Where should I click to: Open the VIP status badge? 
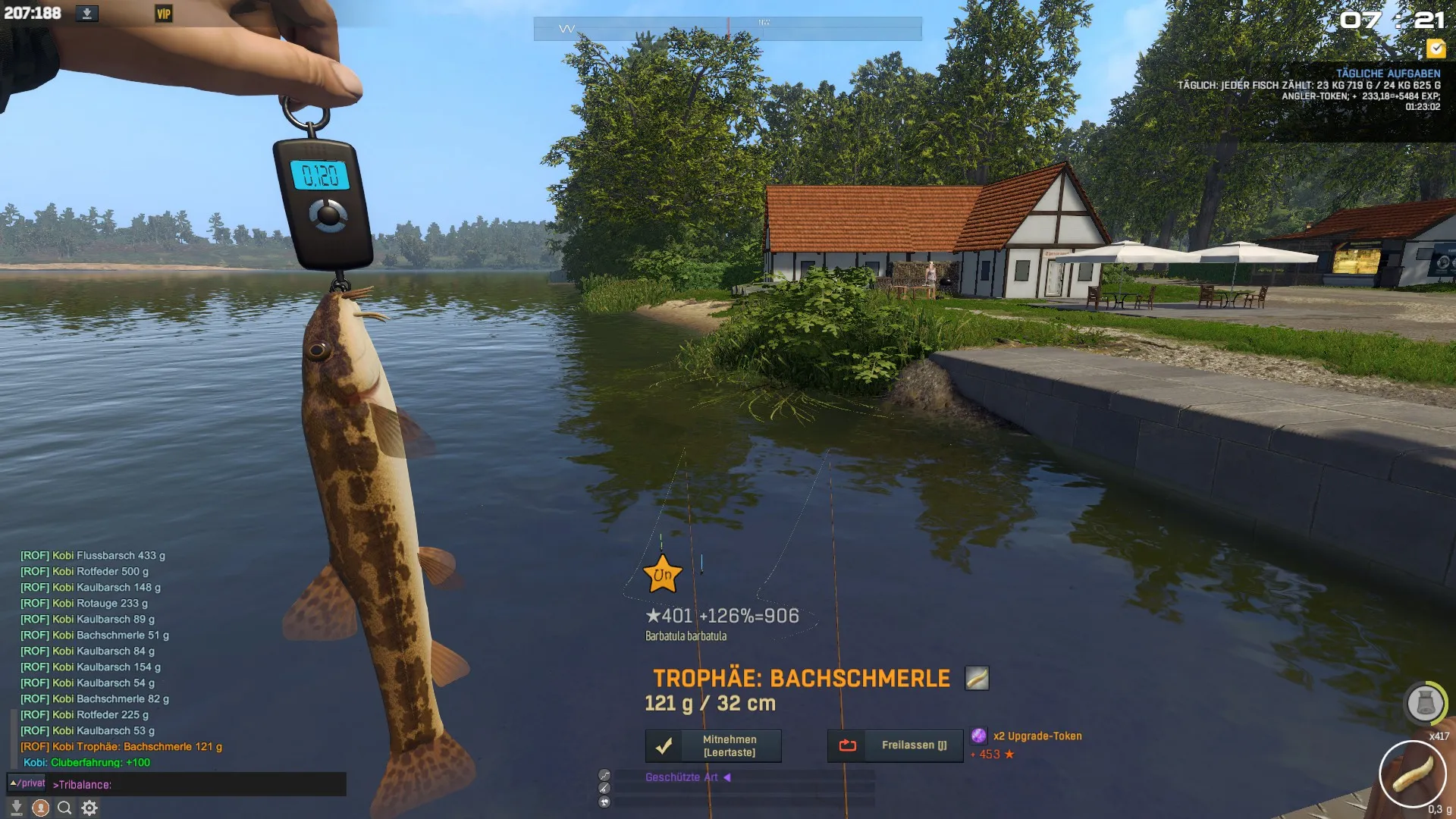click(163, 14)
